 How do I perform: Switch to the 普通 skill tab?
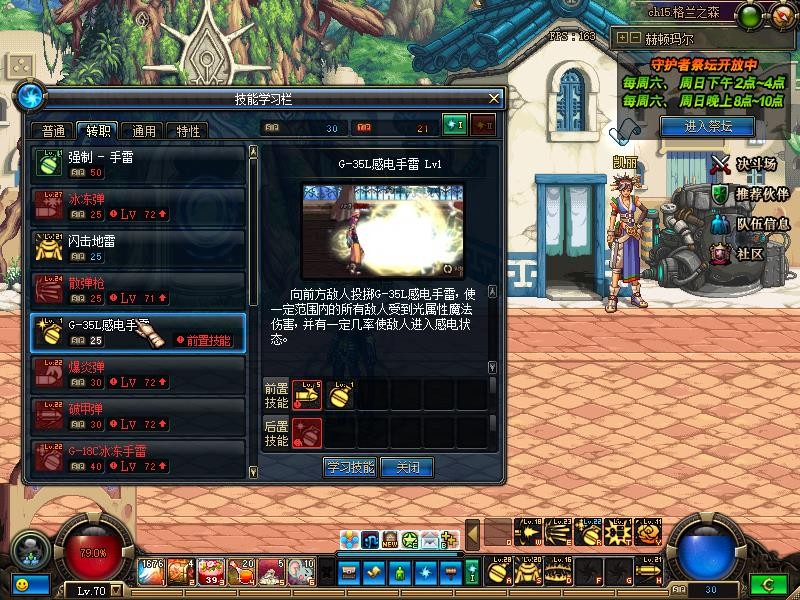[53, 131]
